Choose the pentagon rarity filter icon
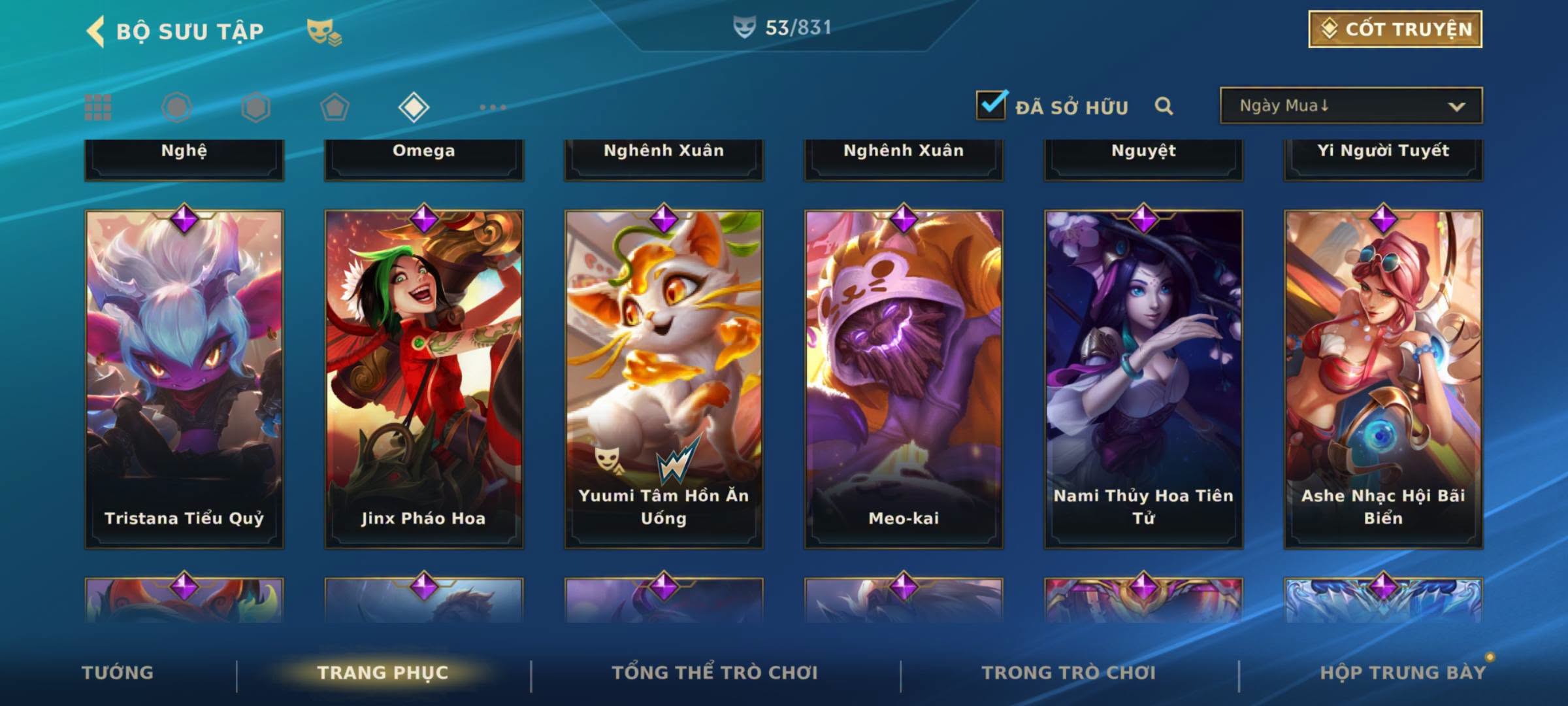This screenshot has width=1568, height=706. [335, 107]
